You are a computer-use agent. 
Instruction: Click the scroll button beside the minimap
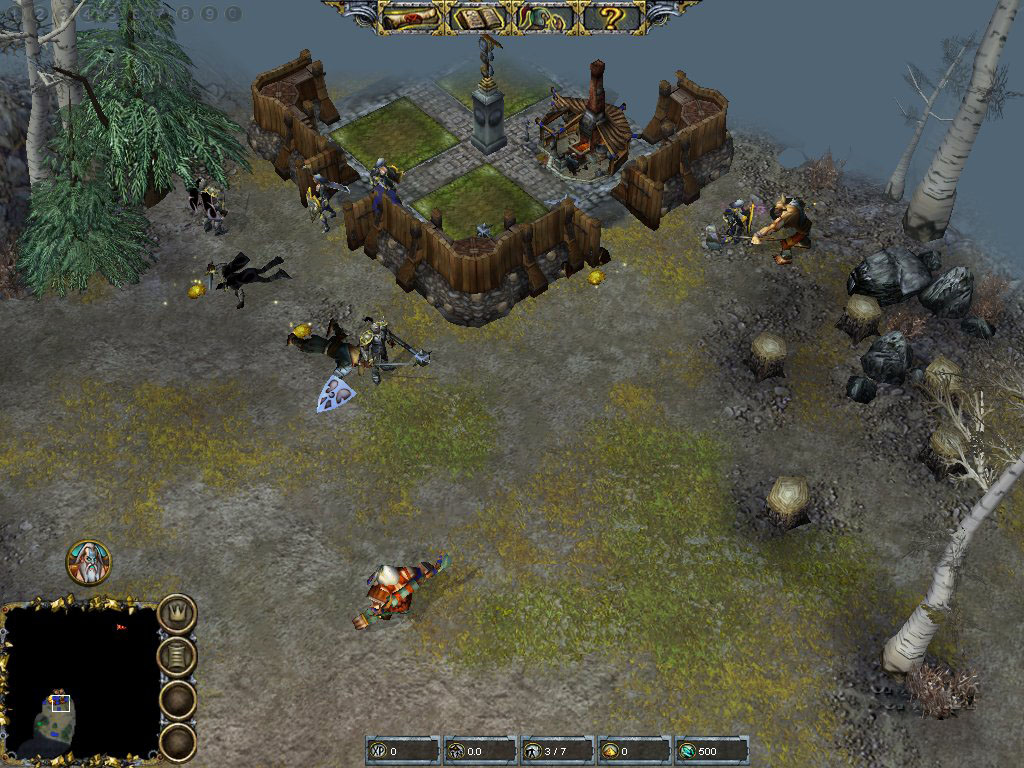point(177,656)
